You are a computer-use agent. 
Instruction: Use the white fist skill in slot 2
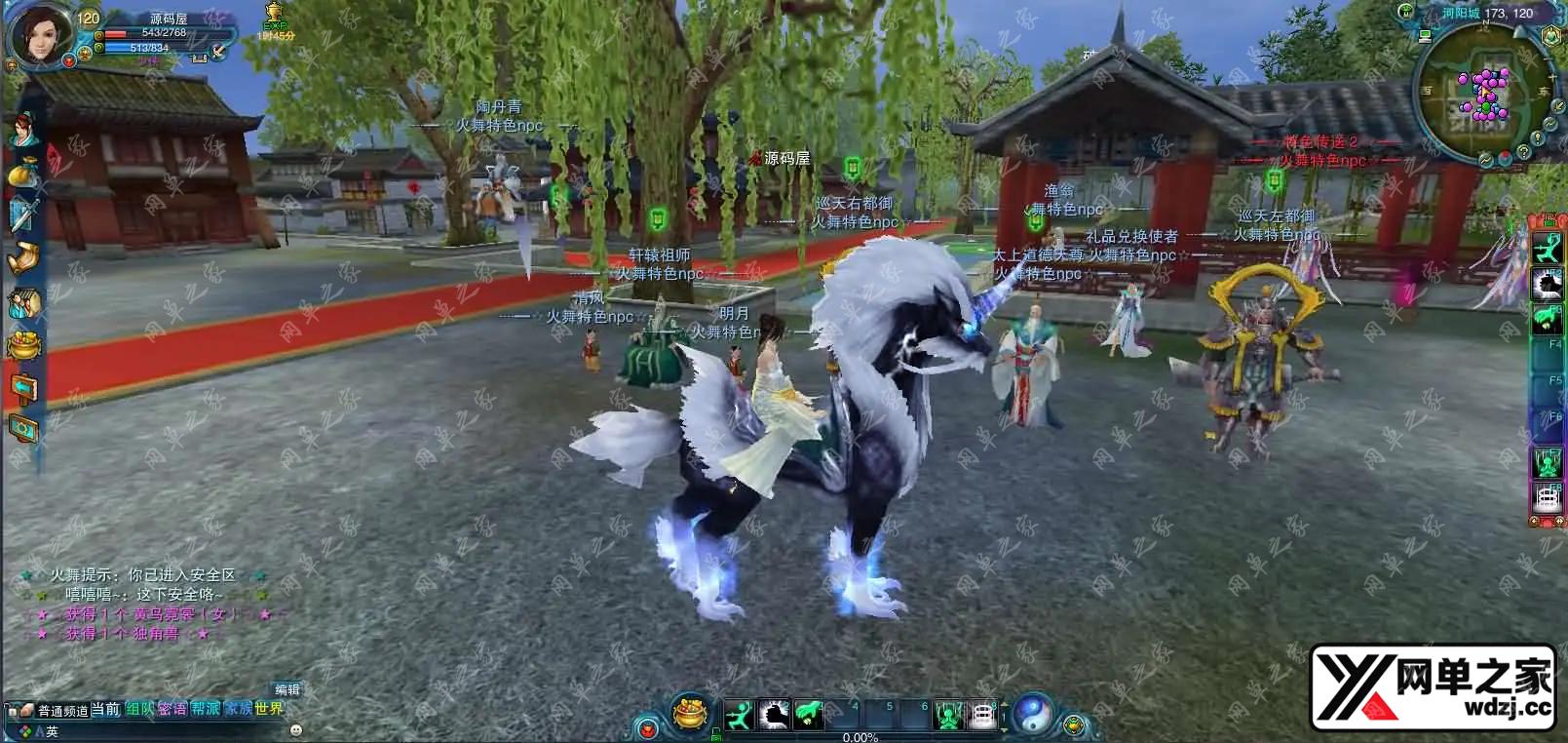(x=775, y=716)
